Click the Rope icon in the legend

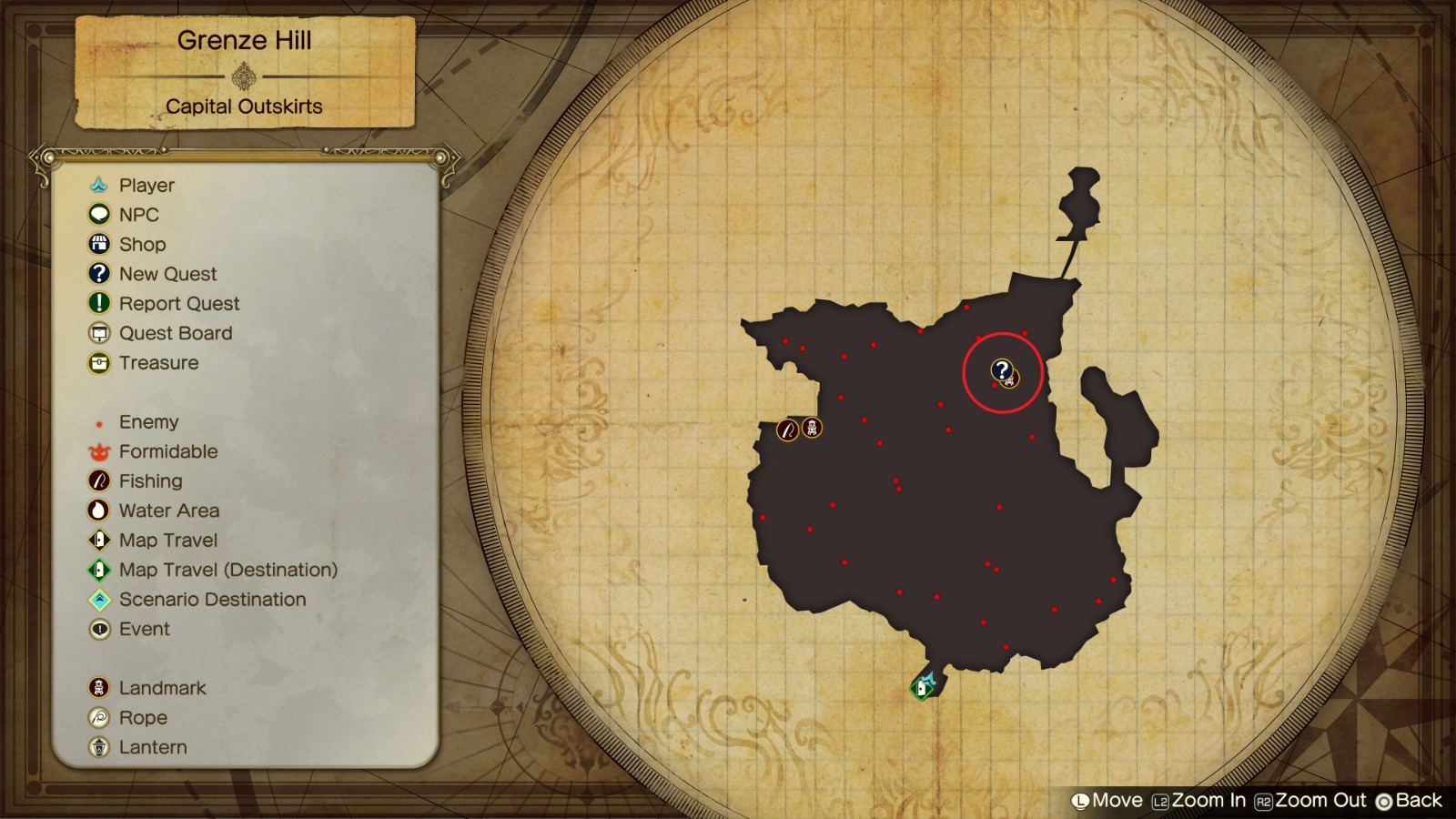pyautogui.click(x=101, y=717)
